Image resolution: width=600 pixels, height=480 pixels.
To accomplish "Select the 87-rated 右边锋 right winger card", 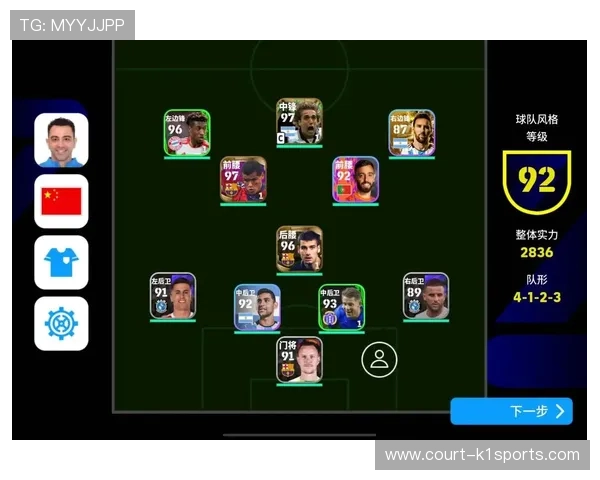I will (411, 133).
